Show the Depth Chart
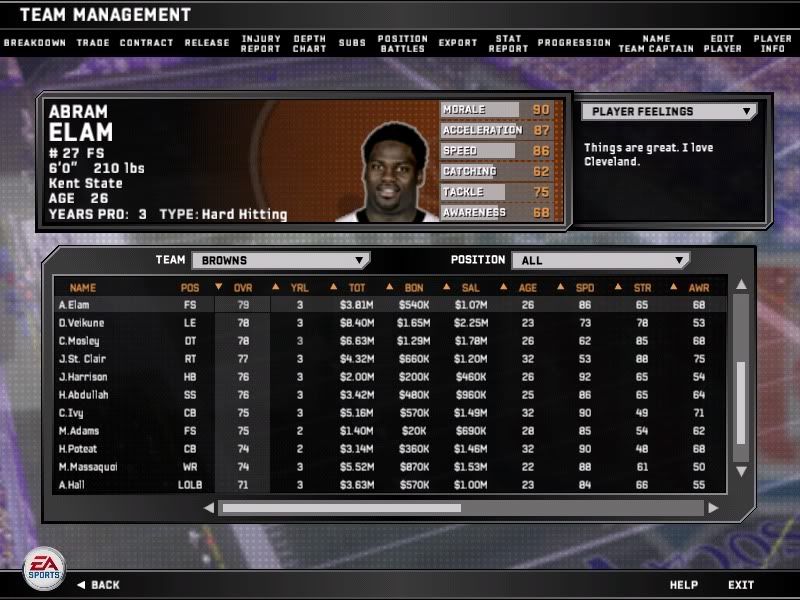Screen dimensions: 800x600 310,44
